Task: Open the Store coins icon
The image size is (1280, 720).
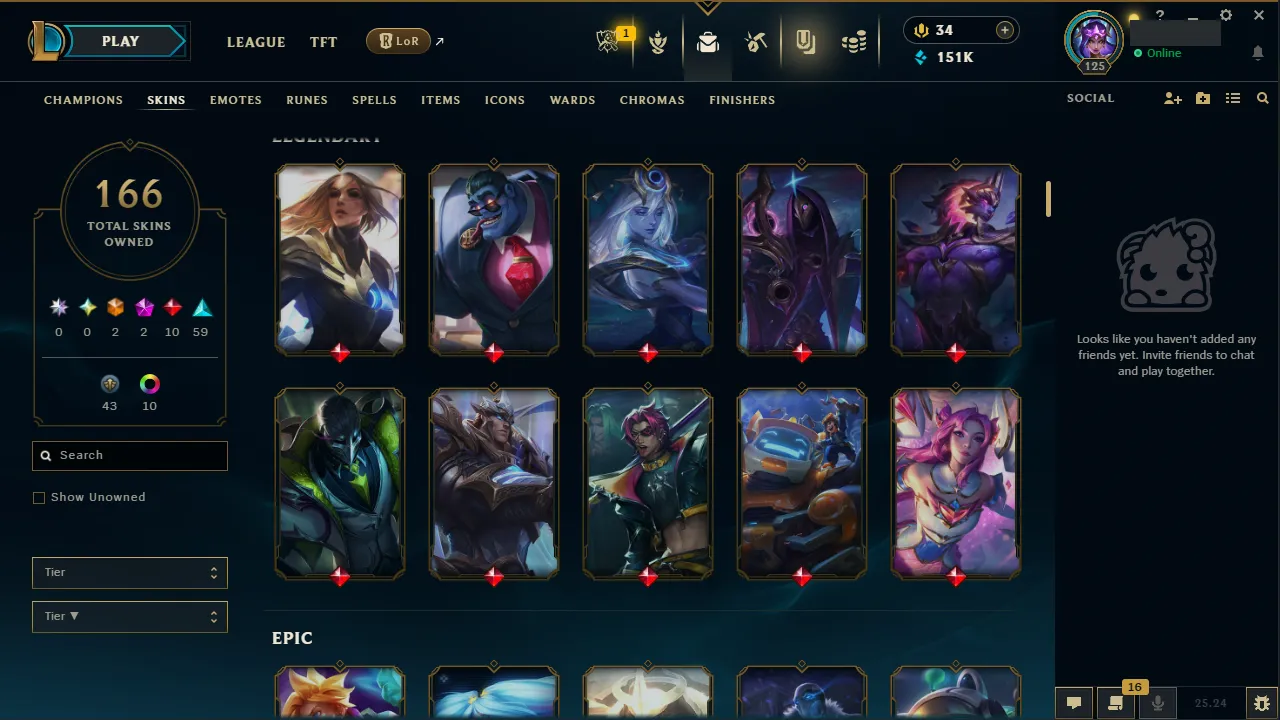Action: (x=854, y=42)
